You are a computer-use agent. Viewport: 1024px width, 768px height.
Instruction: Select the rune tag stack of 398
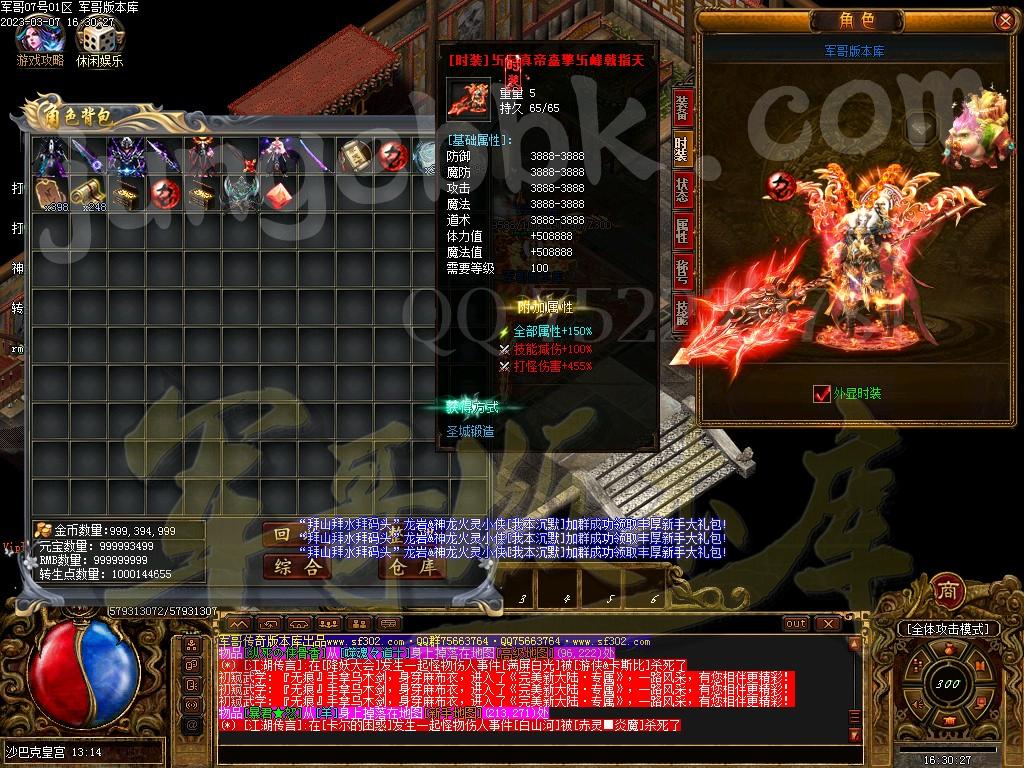(50, 193)
